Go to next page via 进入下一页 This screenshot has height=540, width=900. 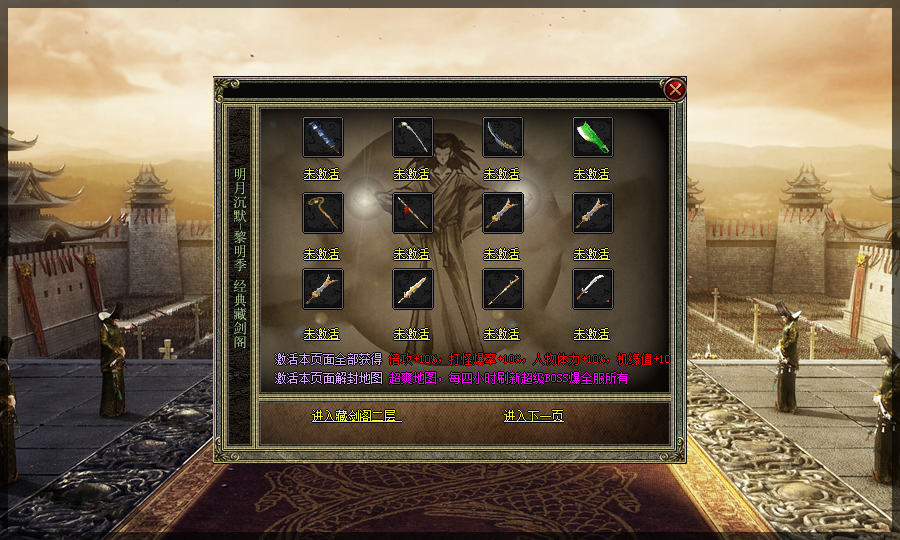[533, 416]
